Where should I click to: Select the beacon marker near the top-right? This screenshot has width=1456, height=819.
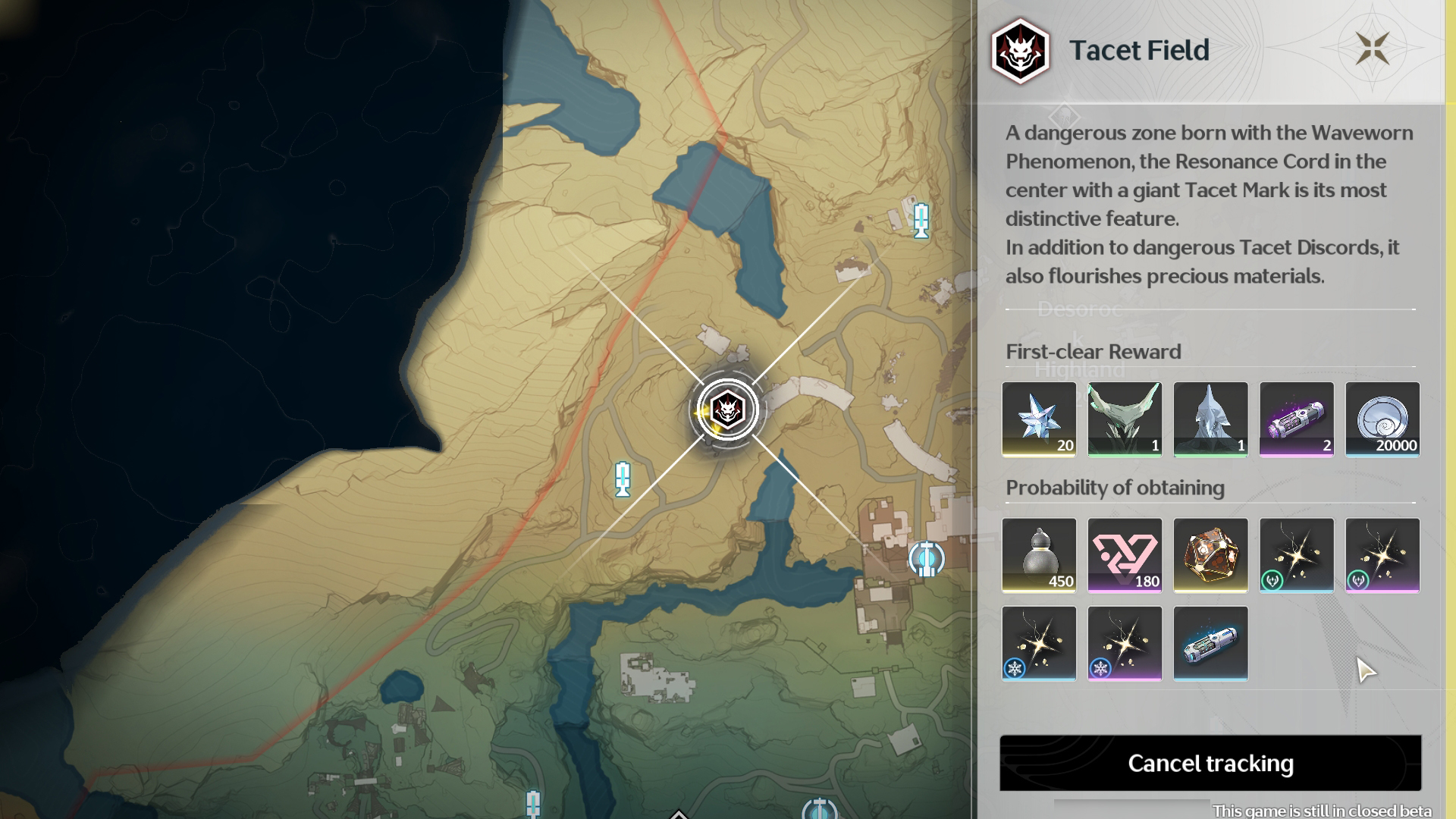coord(921,221)
